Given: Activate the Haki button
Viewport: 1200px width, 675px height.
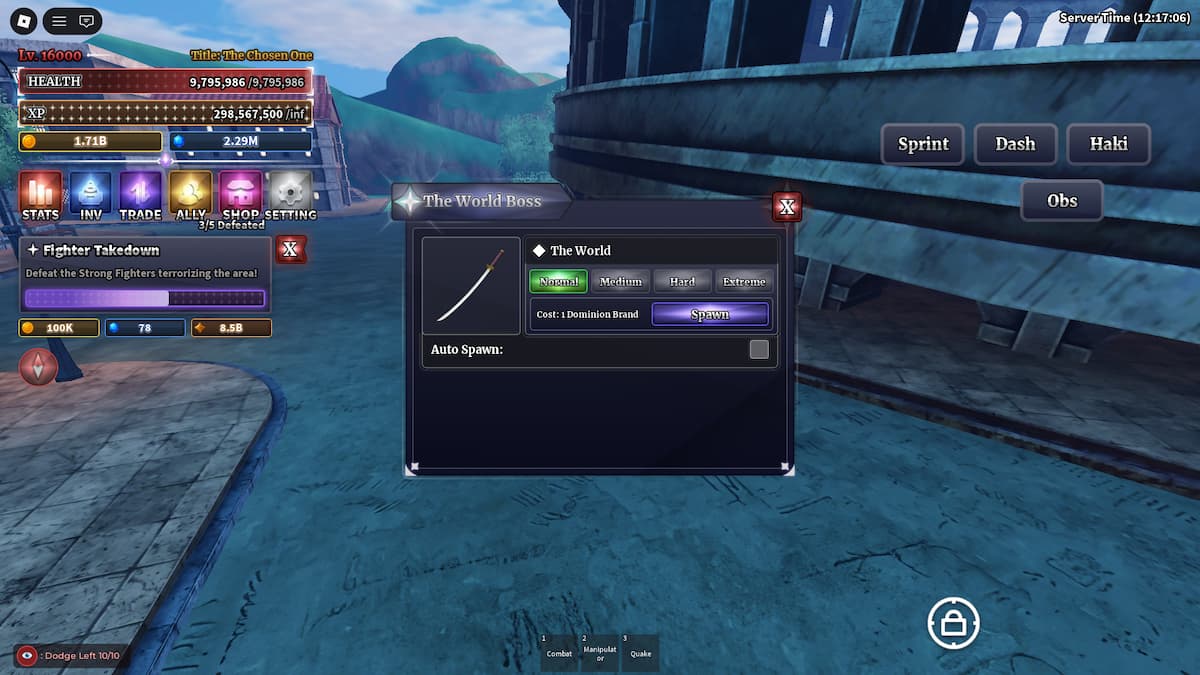Looking at the screenshot, I should pyautogui.click(x=1108, y=144).
